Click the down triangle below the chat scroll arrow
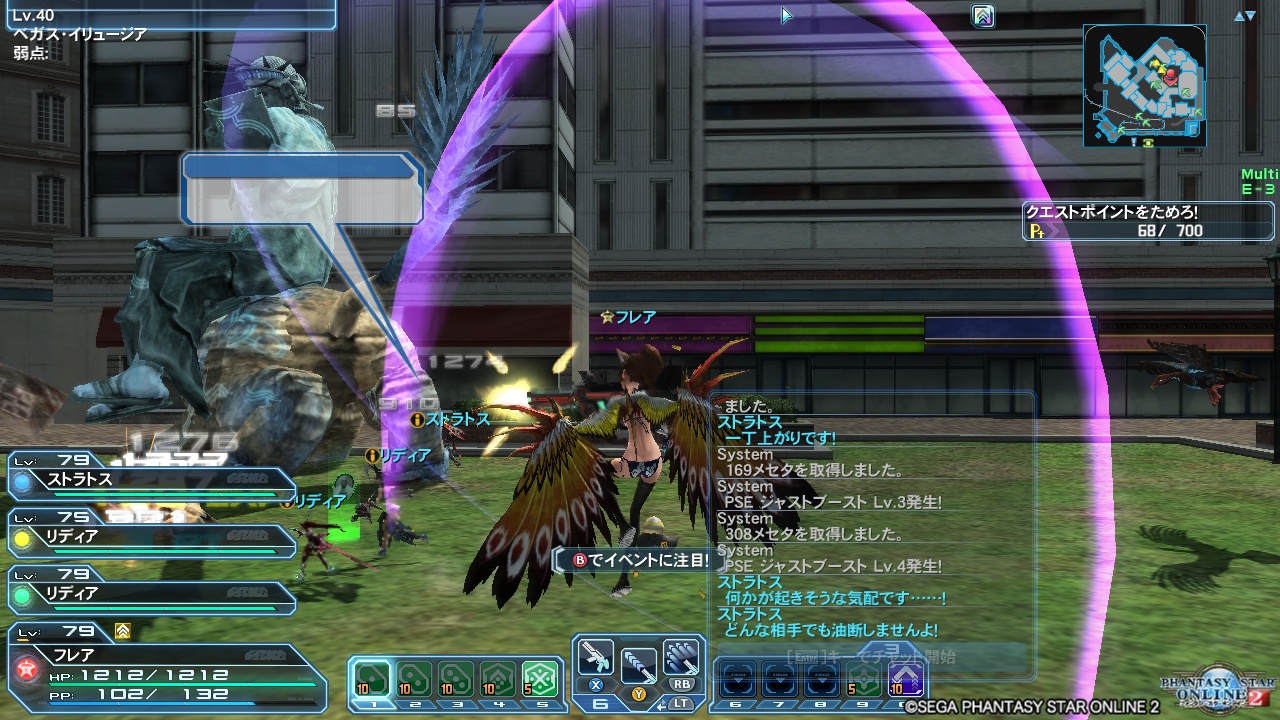The width and height of the screenshot is (1280, 720). [1252, 17]
